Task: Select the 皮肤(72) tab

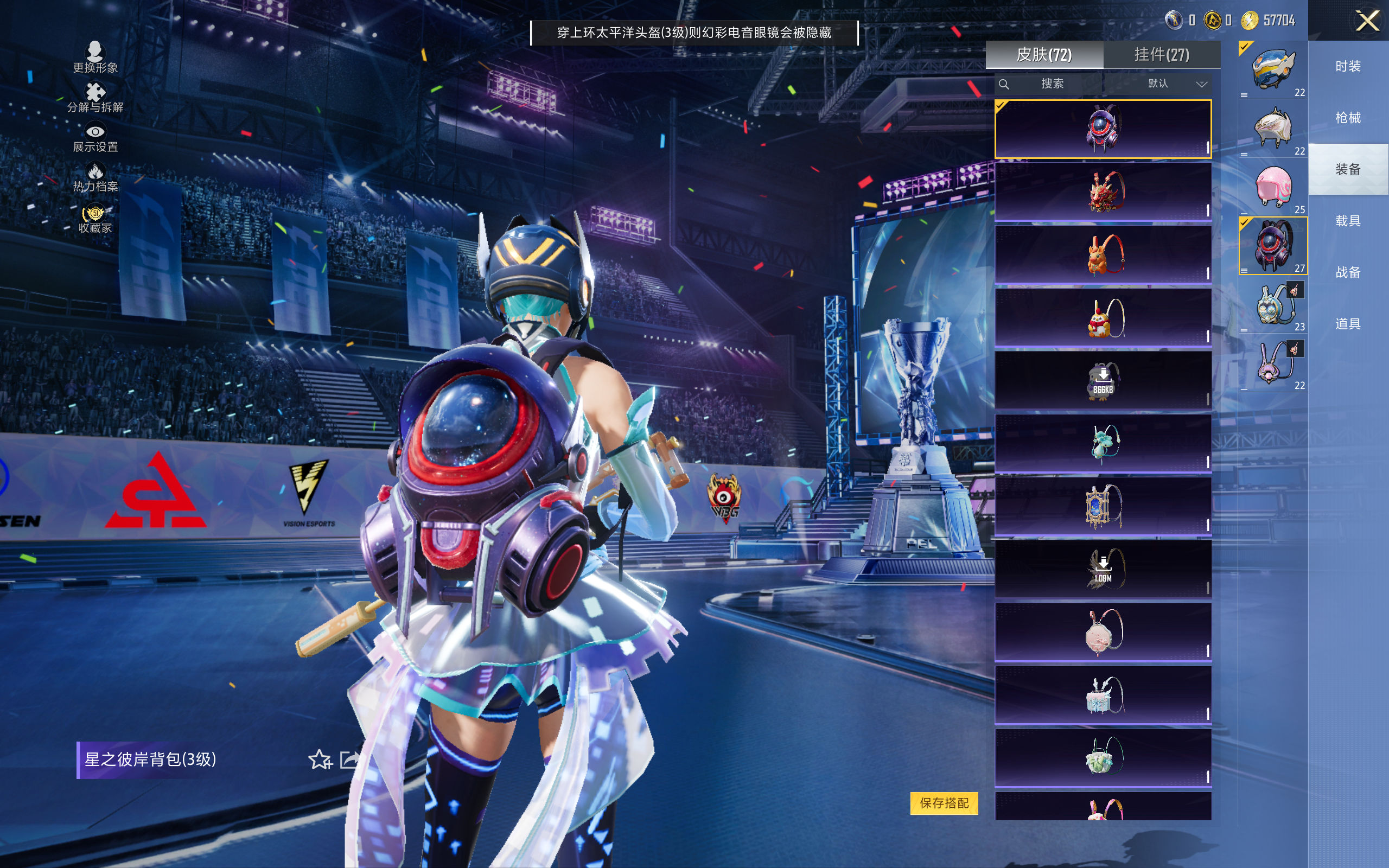Action: (1044, 55)
